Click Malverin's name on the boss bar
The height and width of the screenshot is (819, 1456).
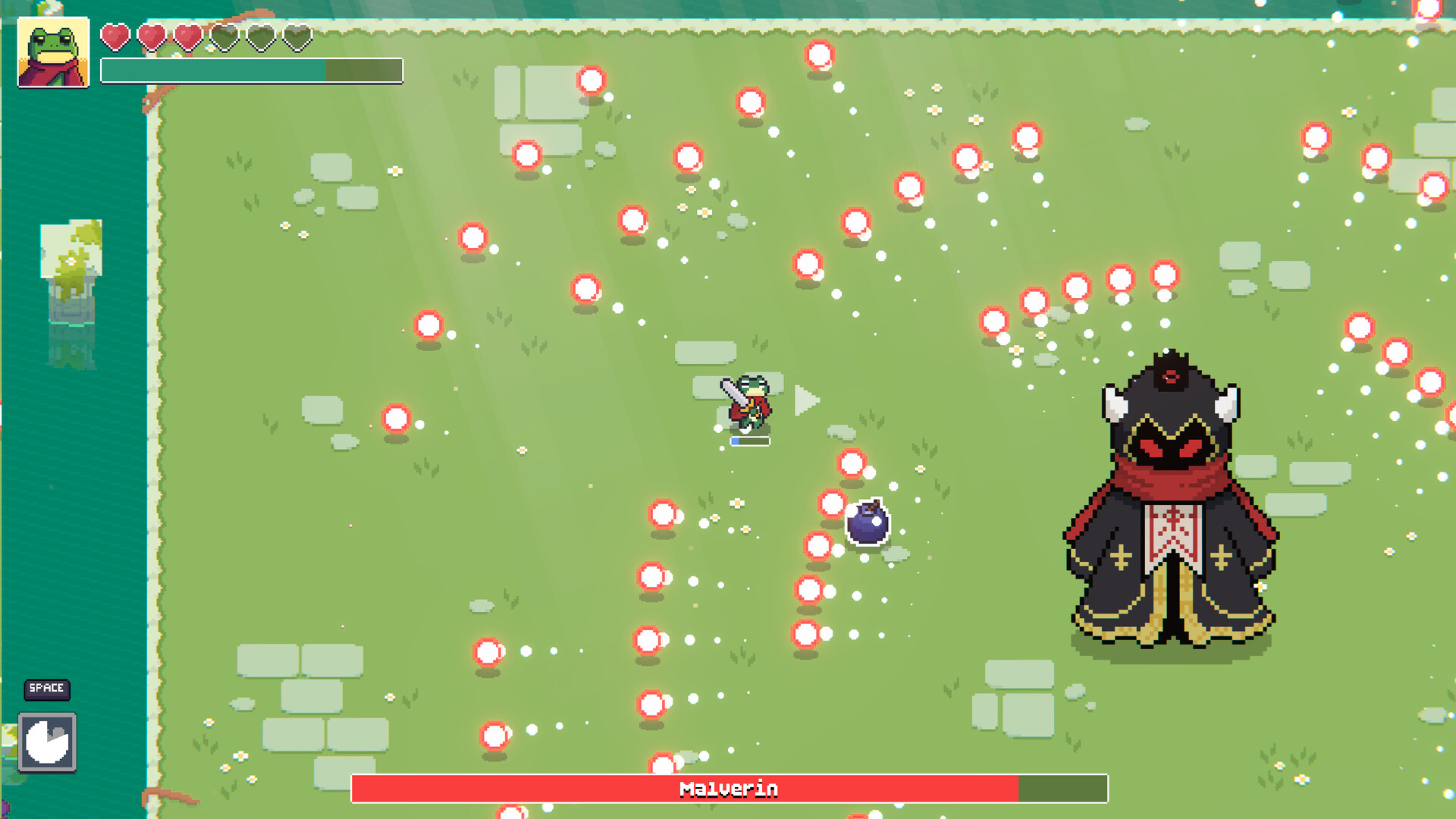728,789
